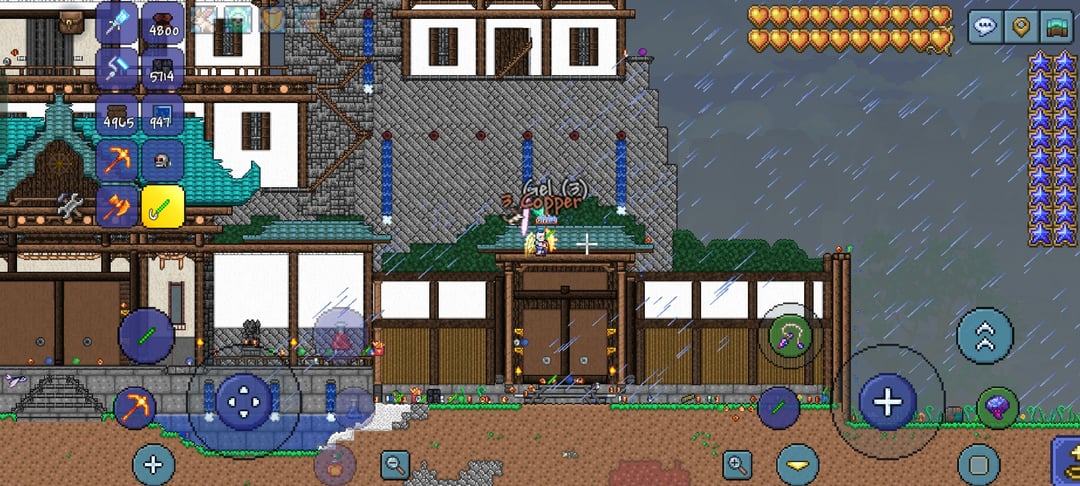Zoom in with the plus magnifier
1080x486 pixels.
(x=738, y=464)
